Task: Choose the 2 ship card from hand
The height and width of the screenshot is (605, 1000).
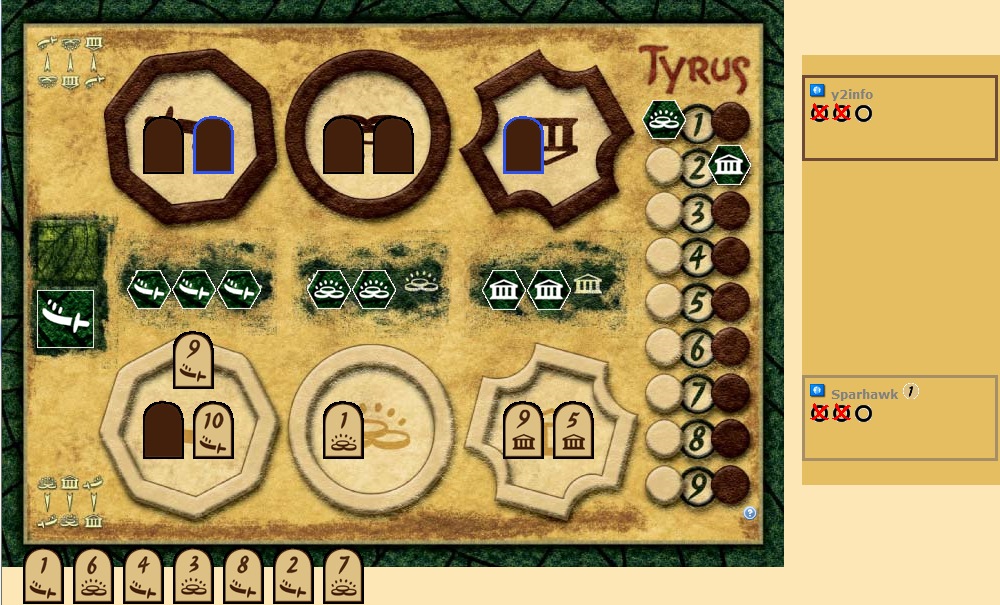Action: tap(293, 577)
